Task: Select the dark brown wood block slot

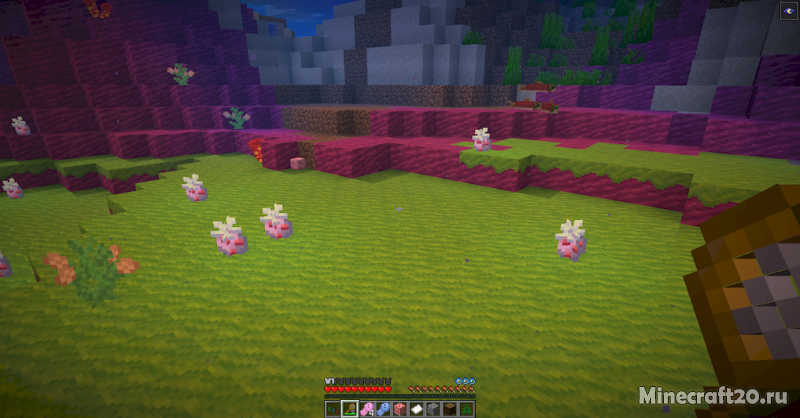Action: click(449, 409)
